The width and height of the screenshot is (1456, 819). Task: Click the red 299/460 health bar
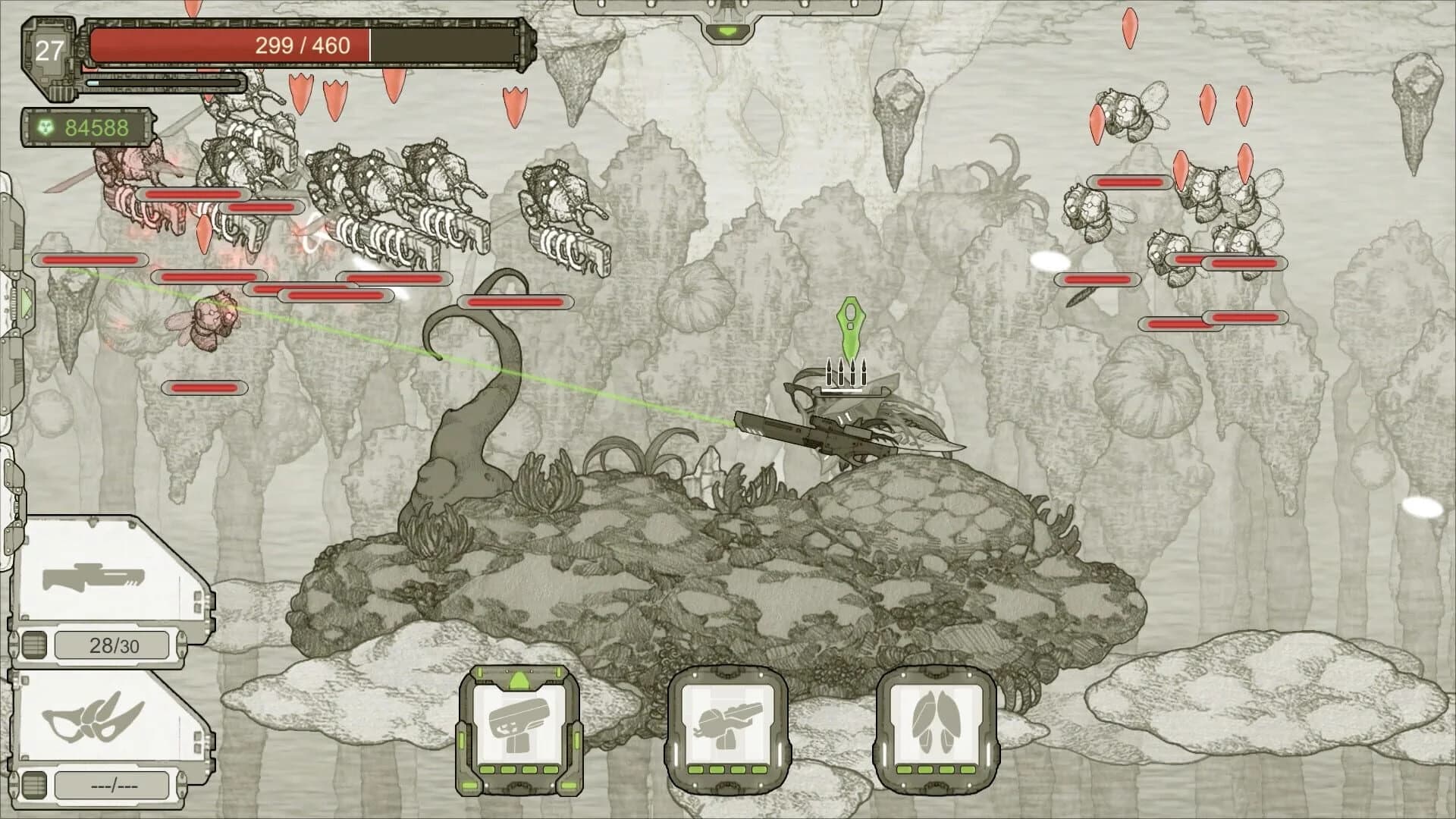[303, 45]
